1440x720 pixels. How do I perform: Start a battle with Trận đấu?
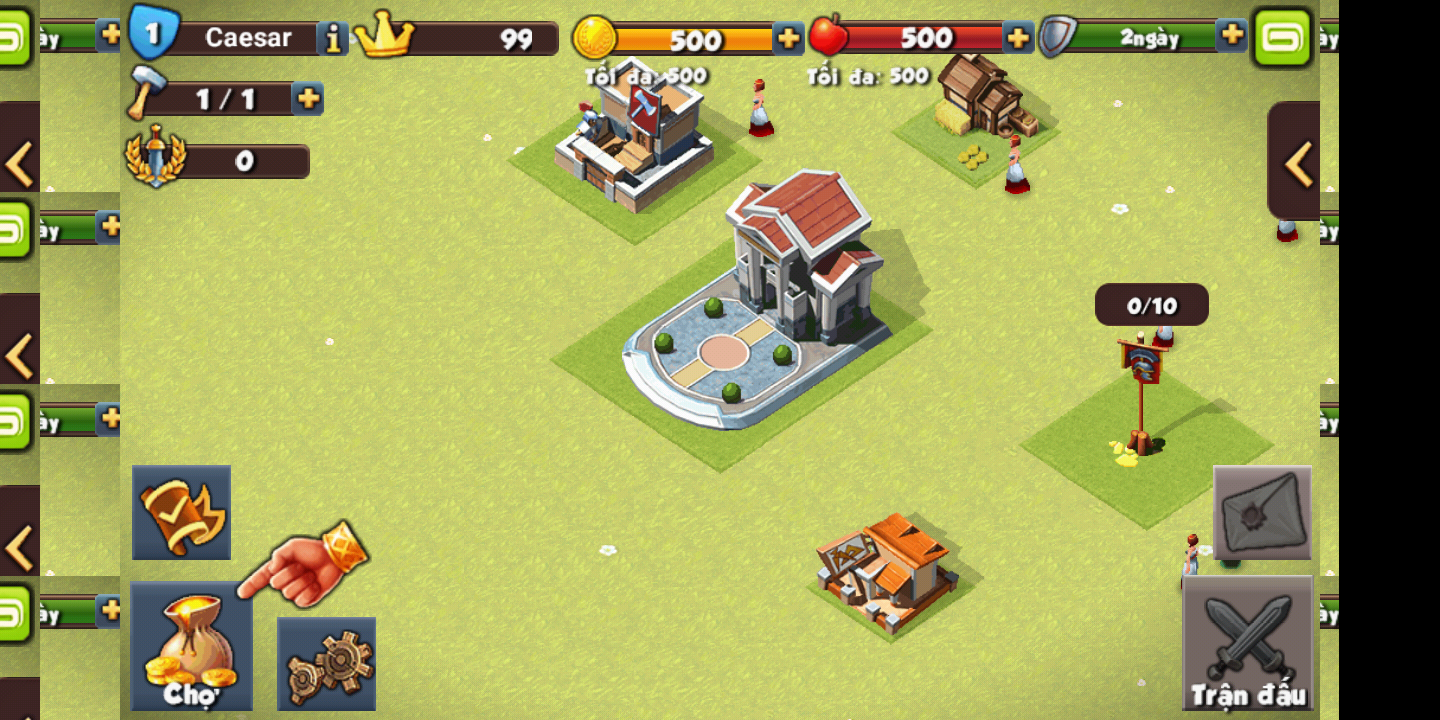[1247, 642]
